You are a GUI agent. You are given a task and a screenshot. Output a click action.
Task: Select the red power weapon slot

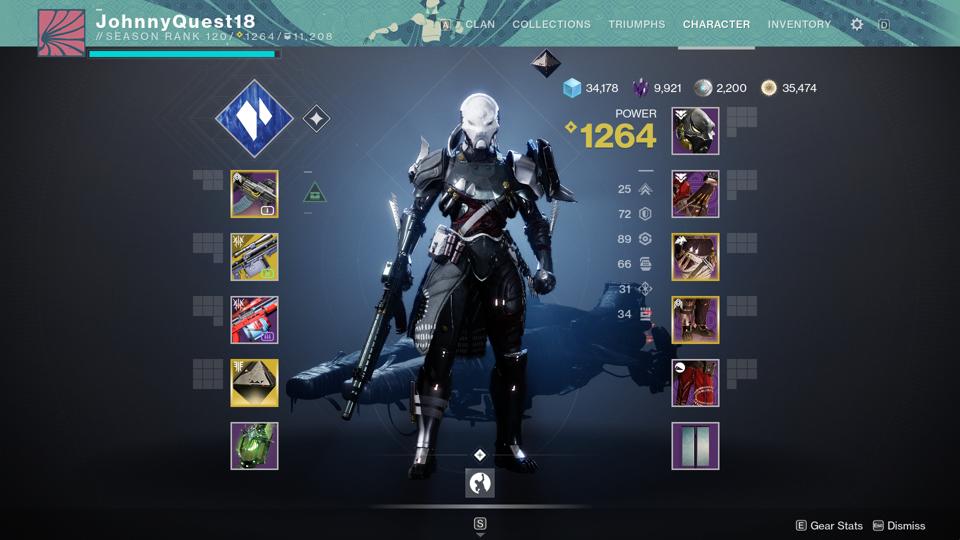tap(254, 320)
